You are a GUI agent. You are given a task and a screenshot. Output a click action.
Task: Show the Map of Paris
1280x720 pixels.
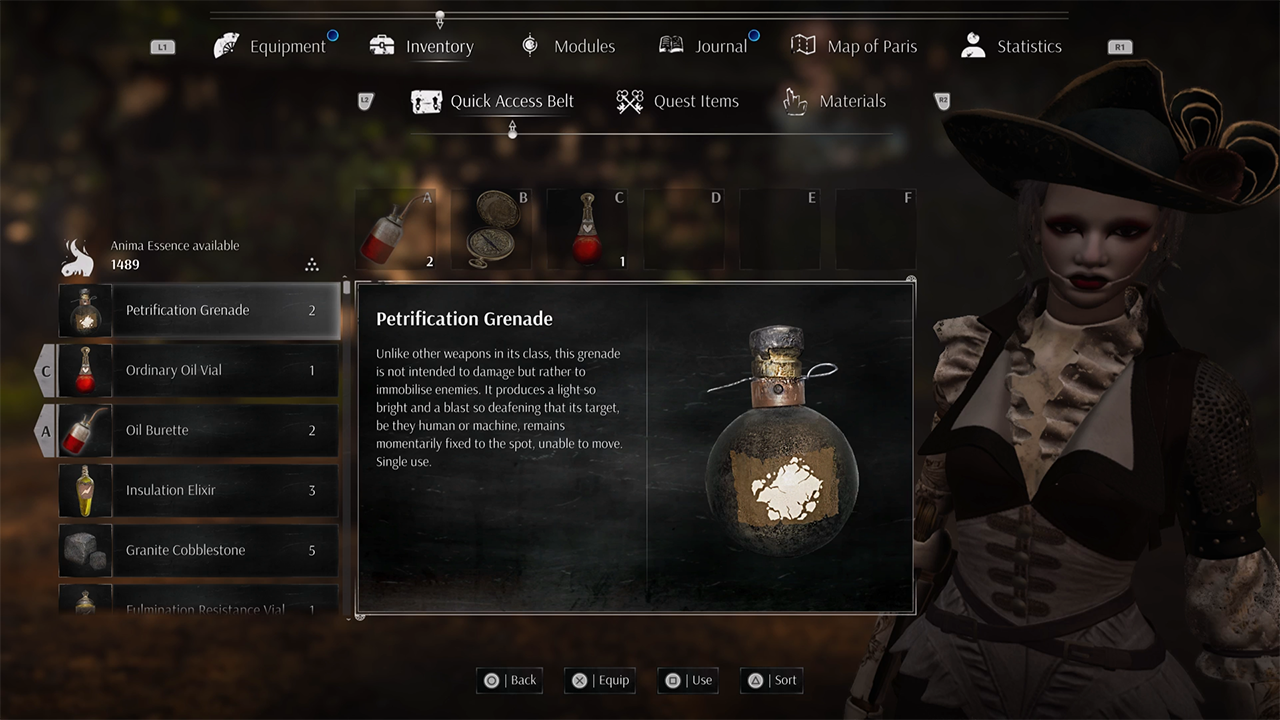(x=855, y=46)
